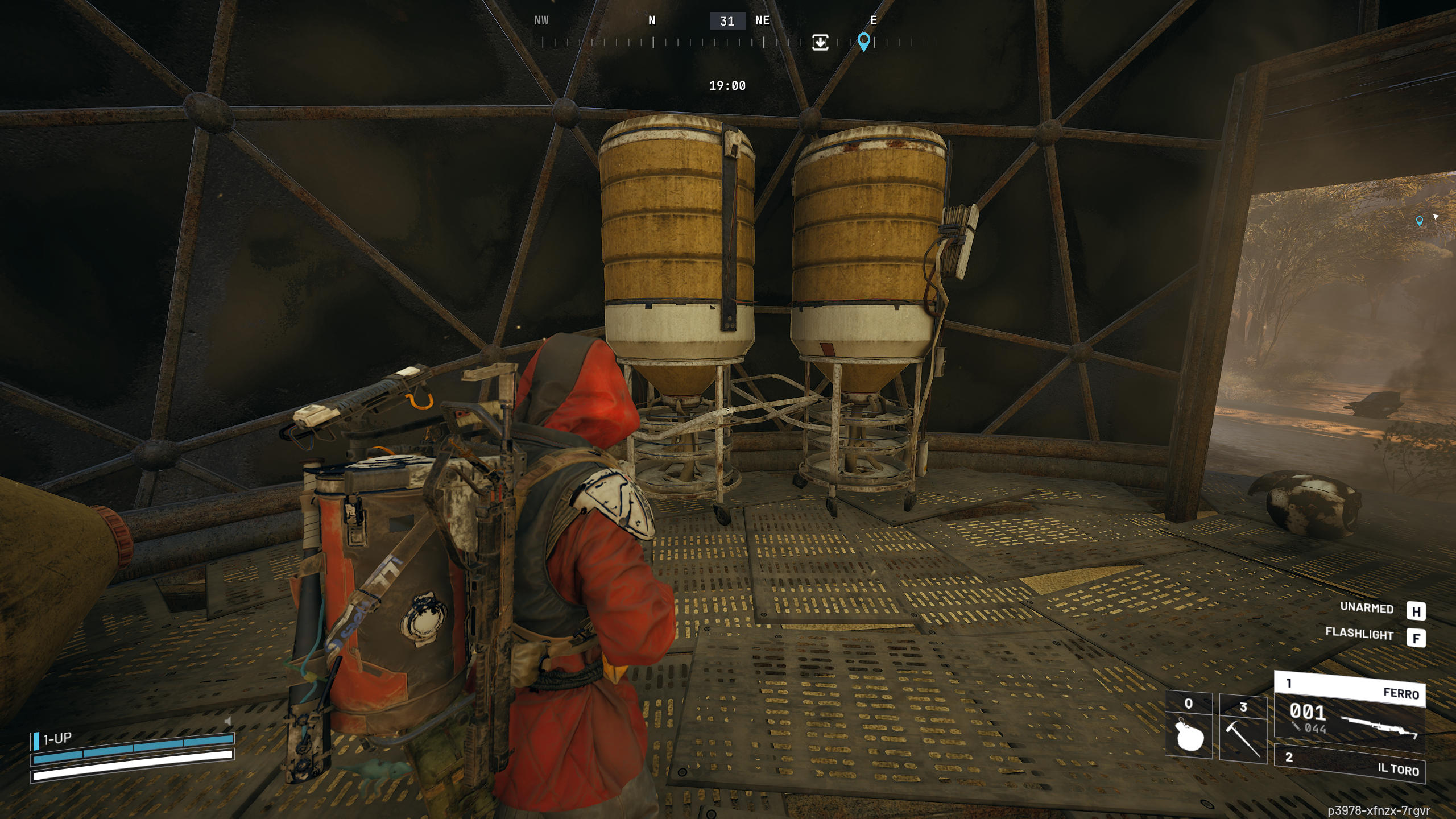The height and width of the screenshot is (819, 1456).
Task: Select the N direction on the compass bar
Action: pos(652,21)
